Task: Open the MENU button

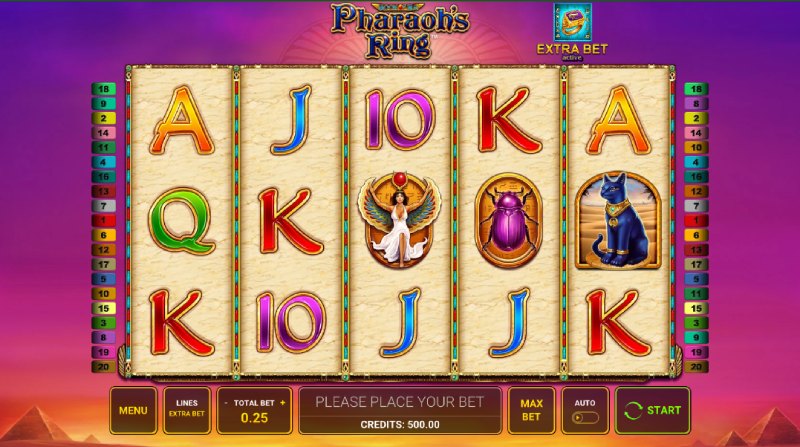Action: click(x=133, y=410)
